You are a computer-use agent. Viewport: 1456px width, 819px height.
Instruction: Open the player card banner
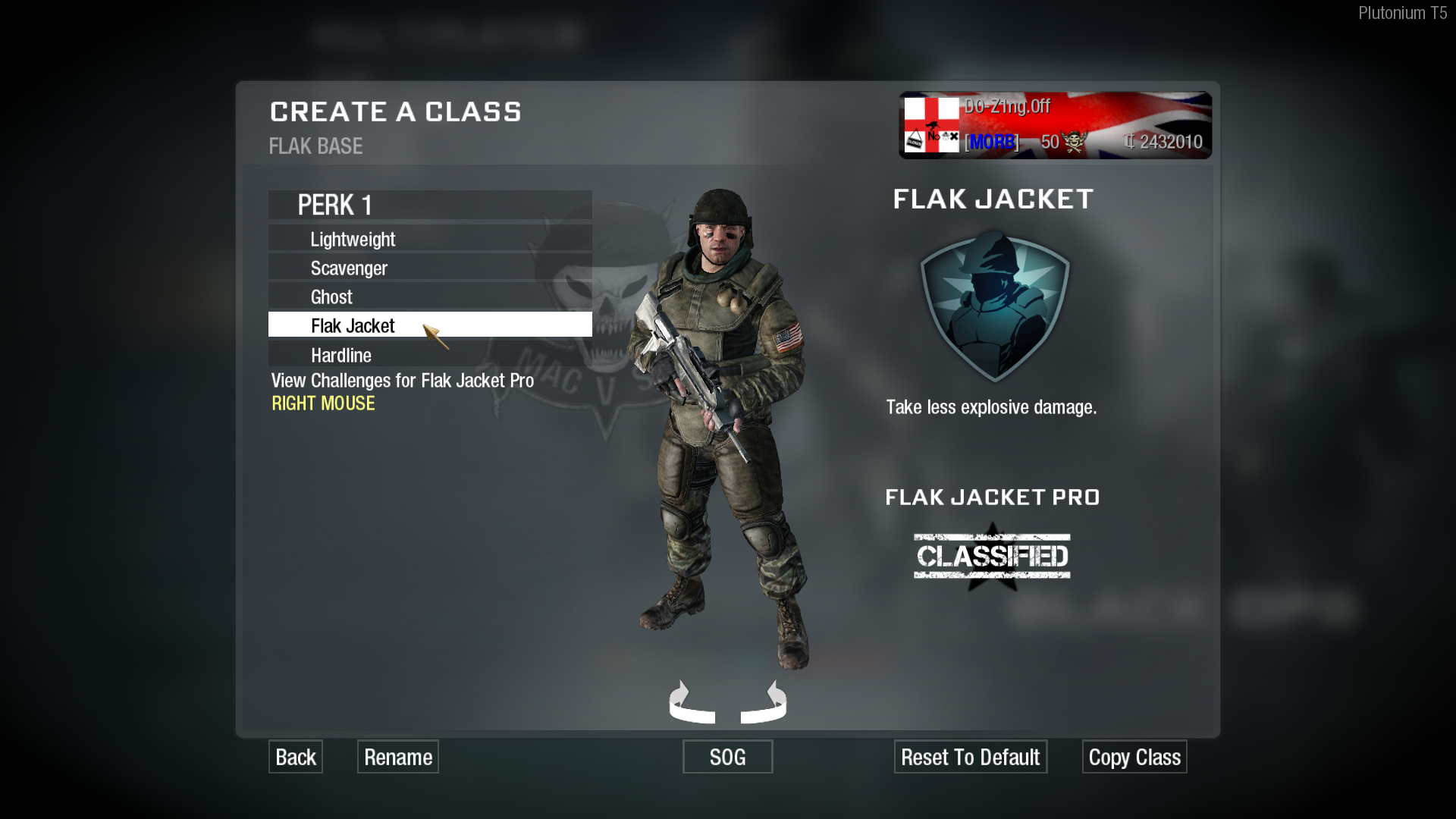pyautogui.click(x=1055, y=125)
